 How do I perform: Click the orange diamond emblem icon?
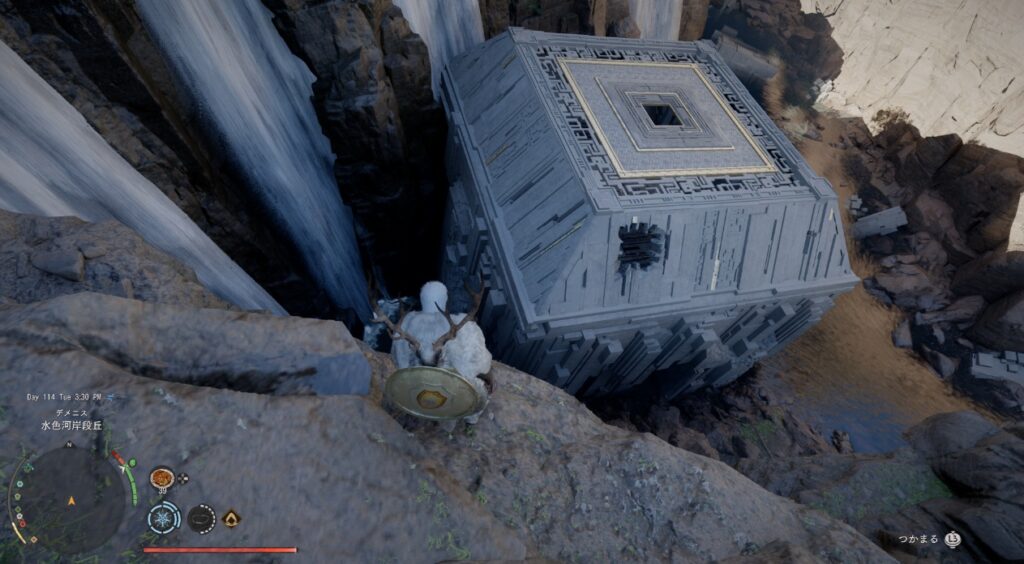[x=232, y=518]
